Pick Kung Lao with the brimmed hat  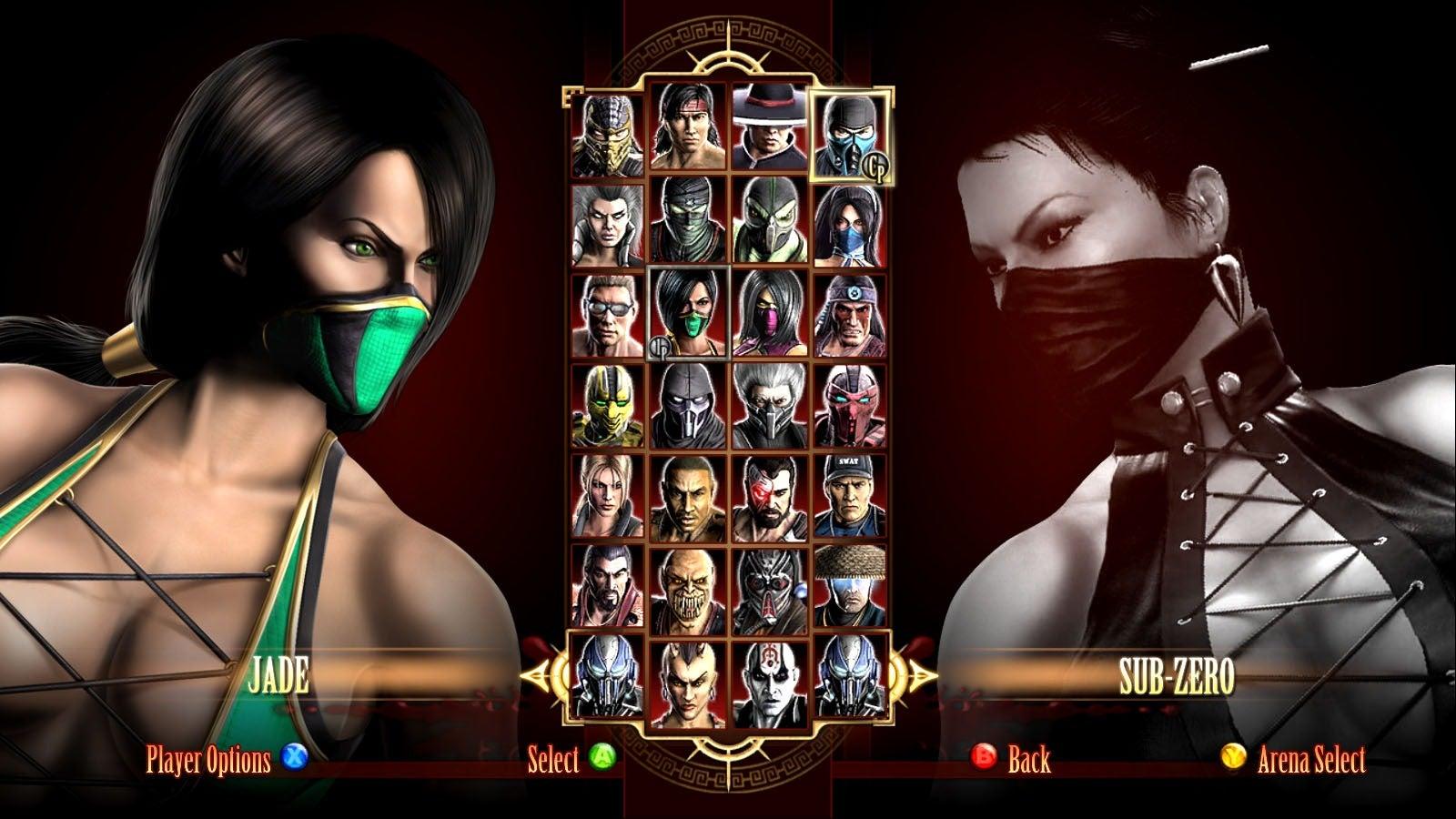(769, 127)
